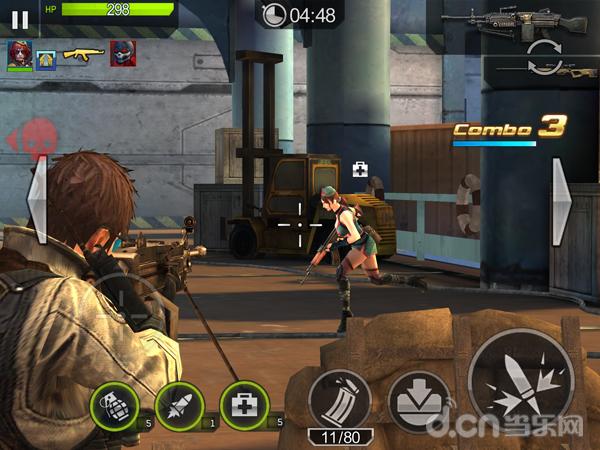Viewport: 600px width, 450px height.
Task: Pause the game
Action: tap(19, 18)
